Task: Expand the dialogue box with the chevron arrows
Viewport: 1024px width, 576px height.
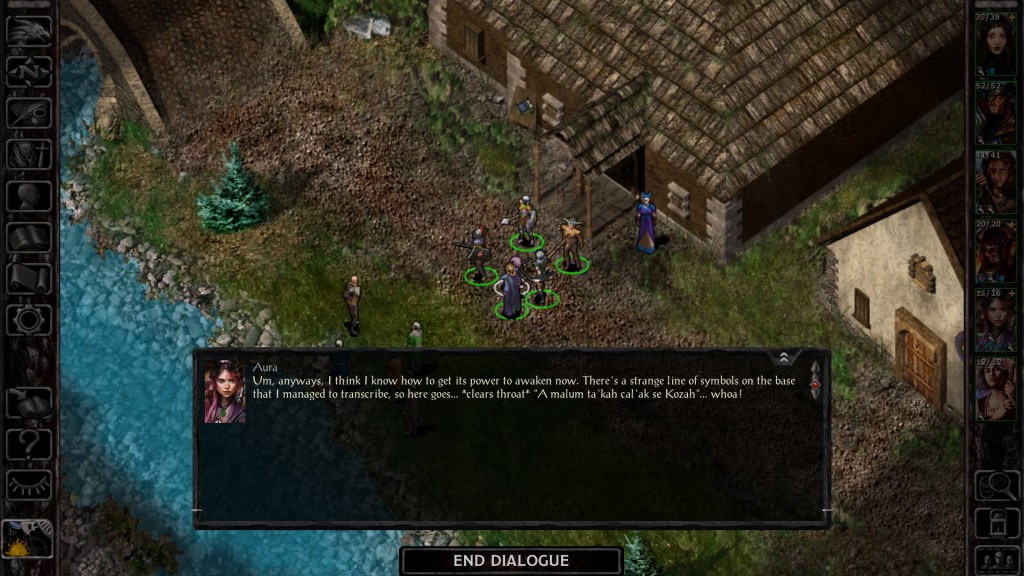Action: 784,357
